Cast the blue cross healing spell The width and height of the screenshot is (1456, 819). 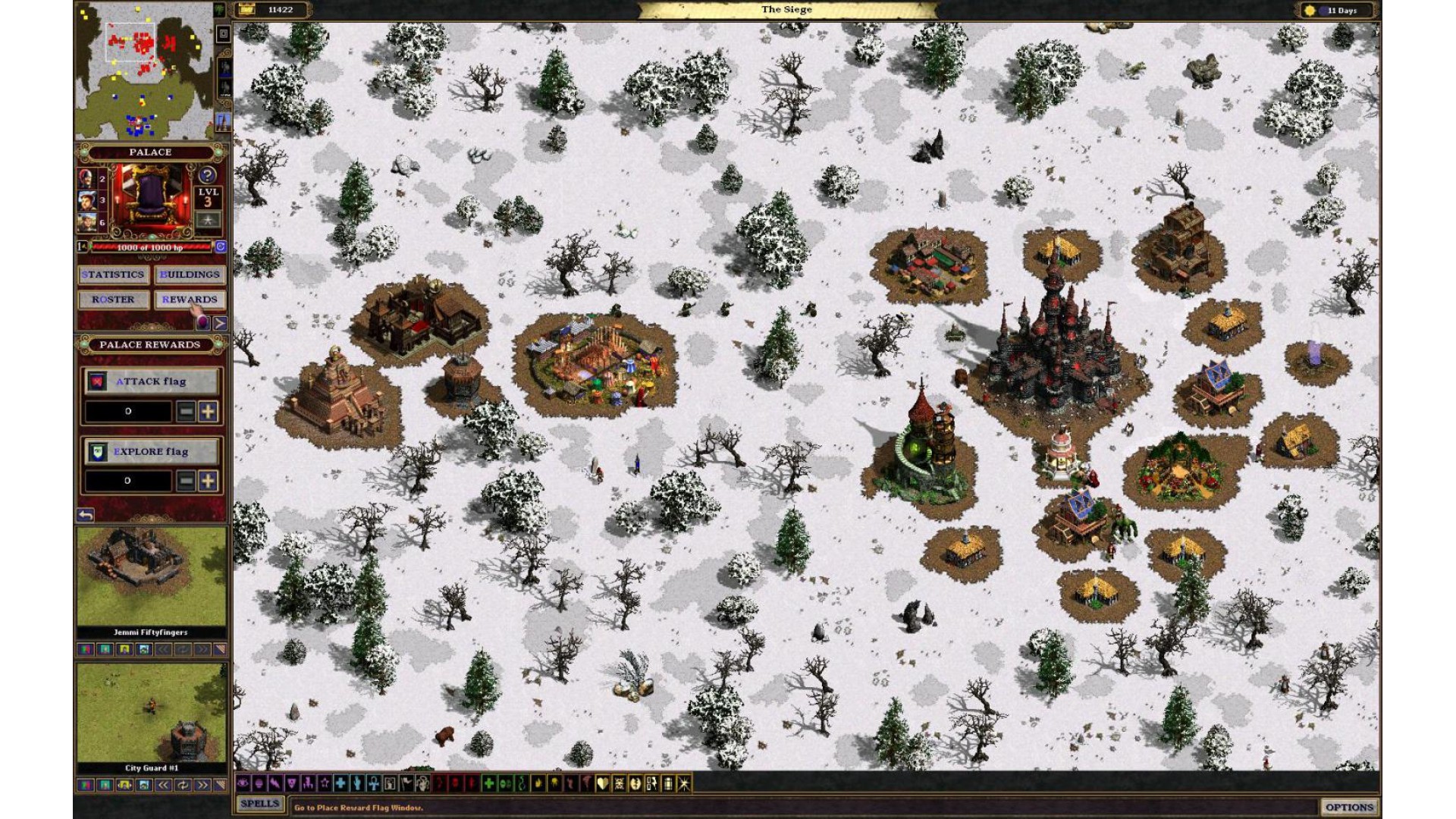(x=340, y=784)
